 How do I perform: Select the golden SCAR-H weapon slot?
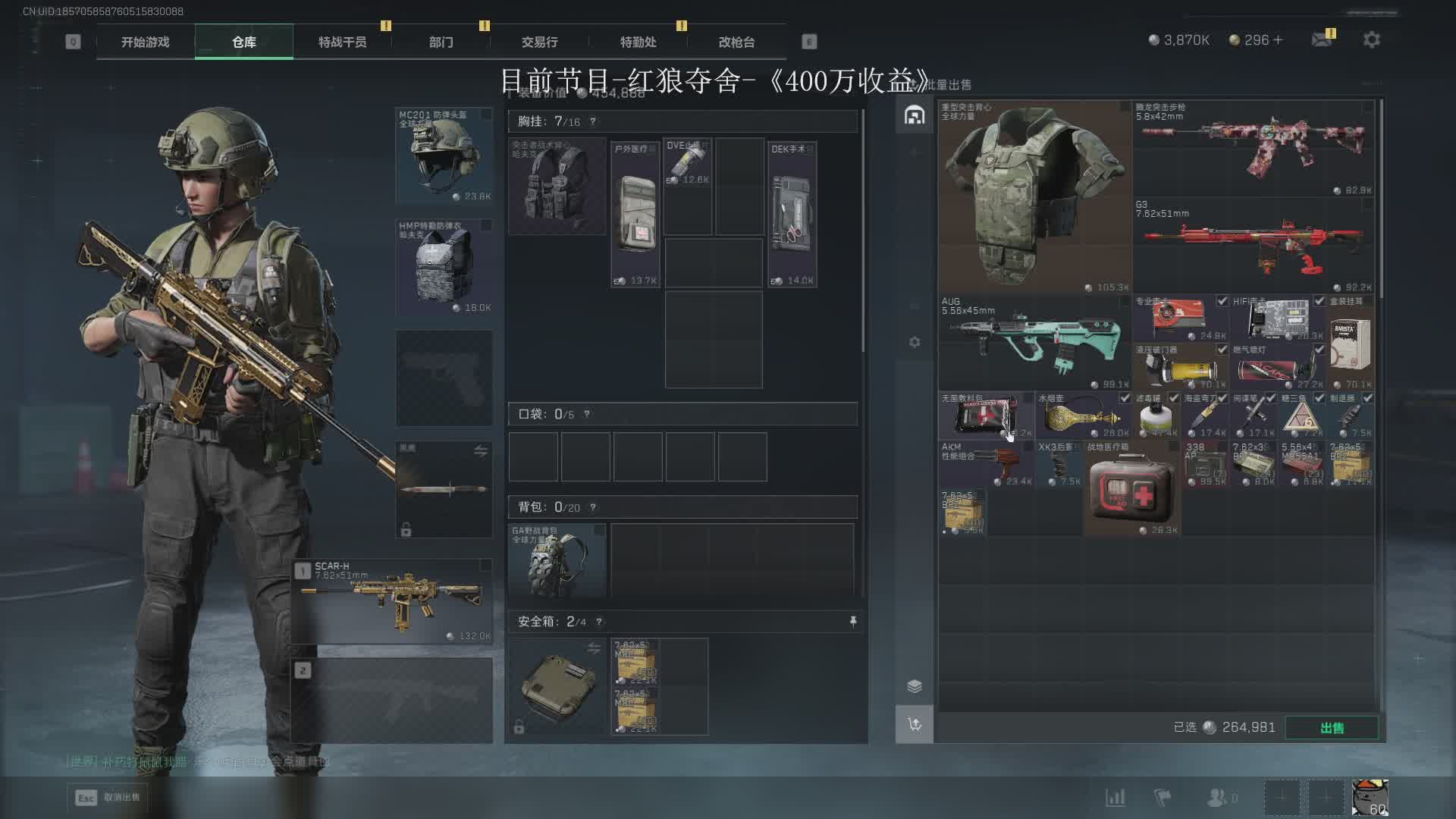(393, 601)
